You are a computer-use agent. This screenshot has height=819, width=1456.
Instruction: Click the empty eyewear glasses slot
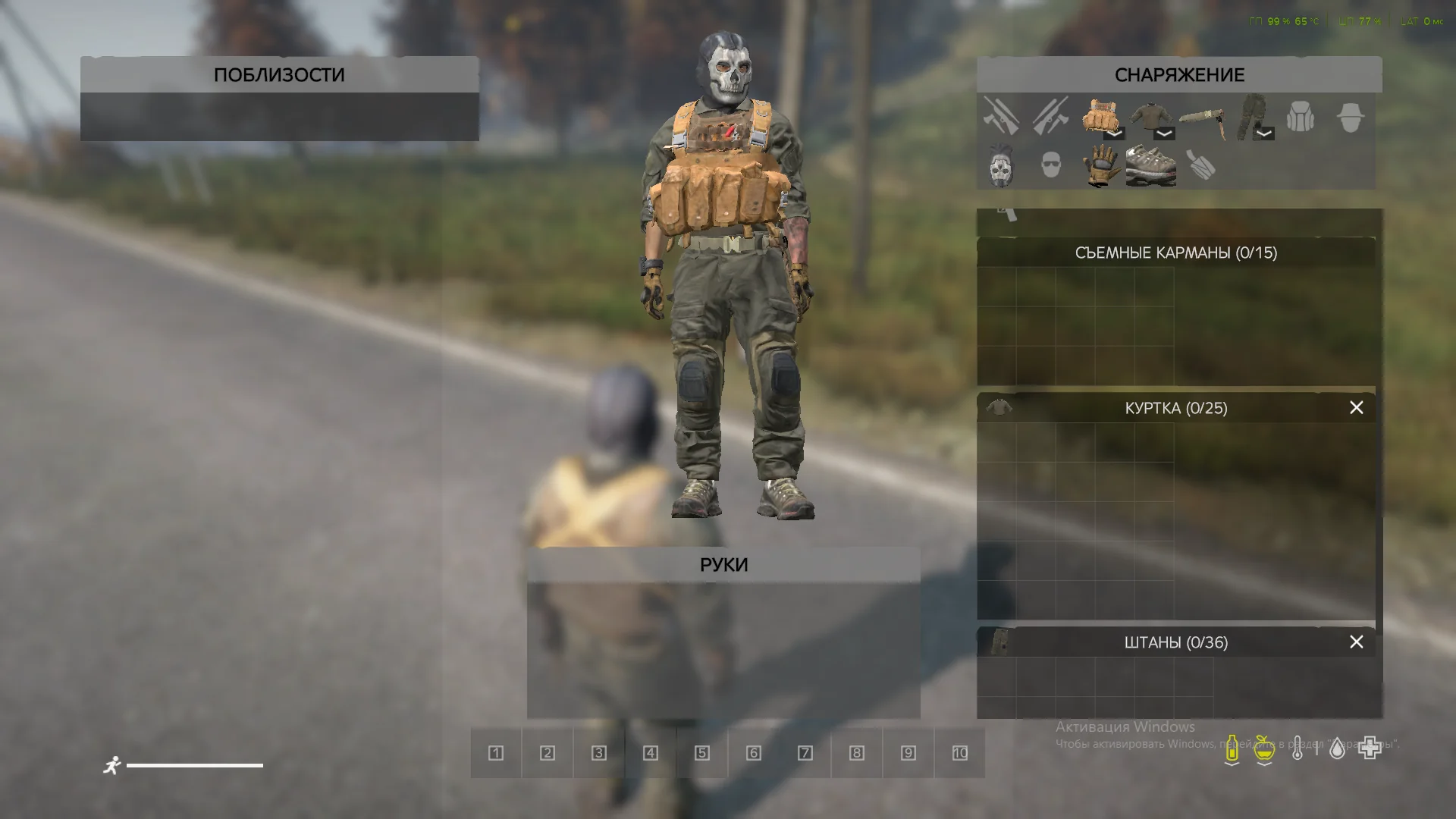1050,165
